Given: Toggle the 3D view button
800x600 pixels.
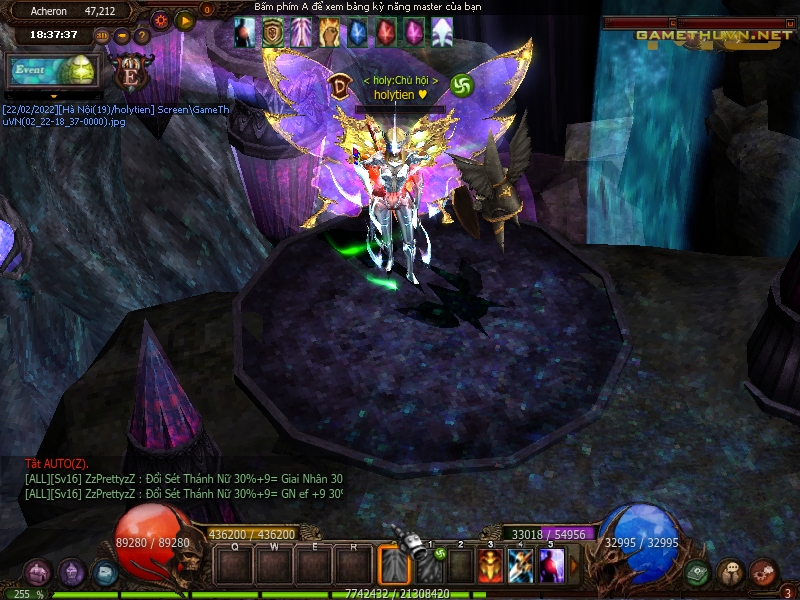Looking at the screenshot, I should pos(102,36).
